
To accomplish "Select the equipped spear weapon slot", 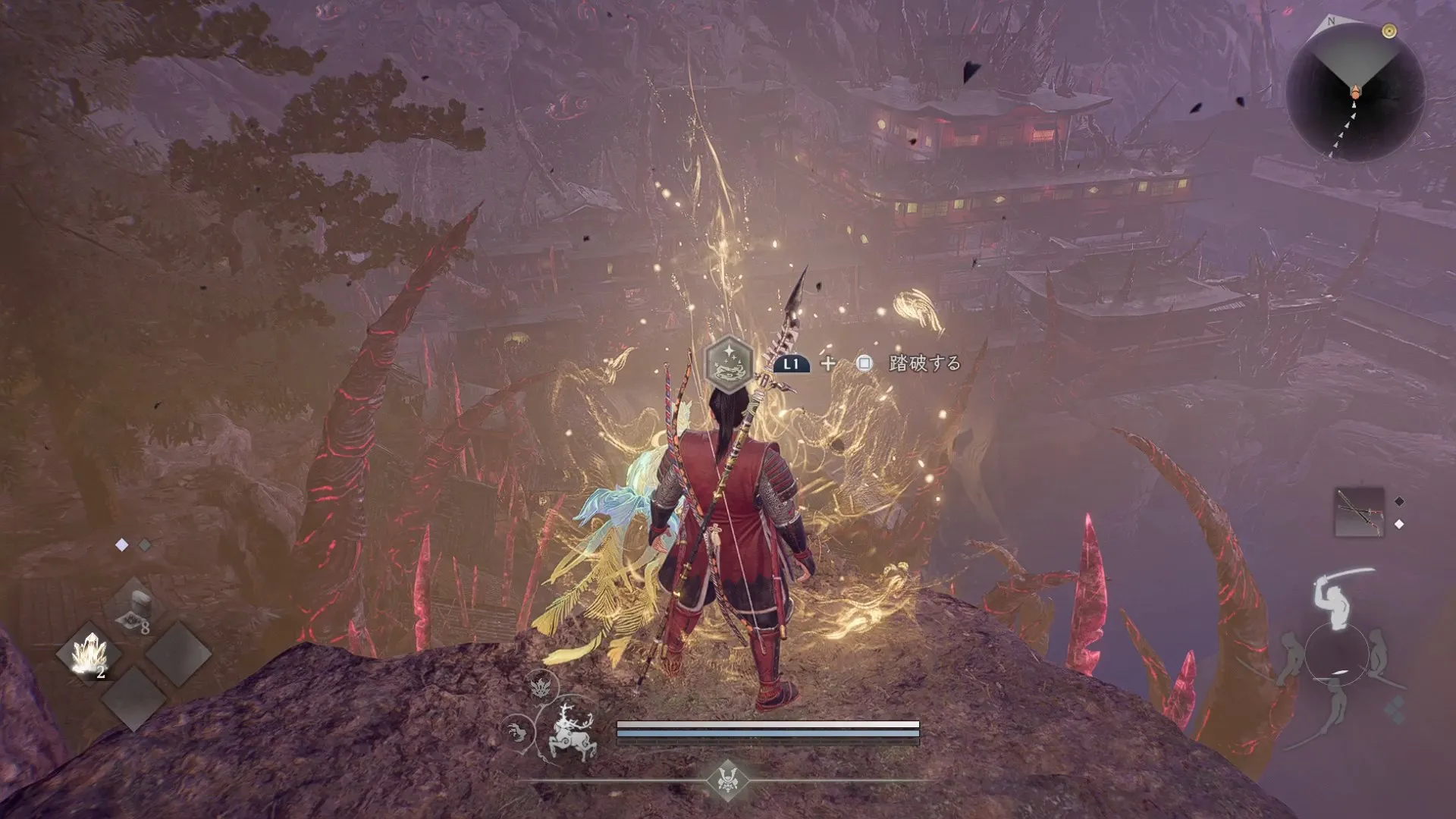I will coord(1358,512).
